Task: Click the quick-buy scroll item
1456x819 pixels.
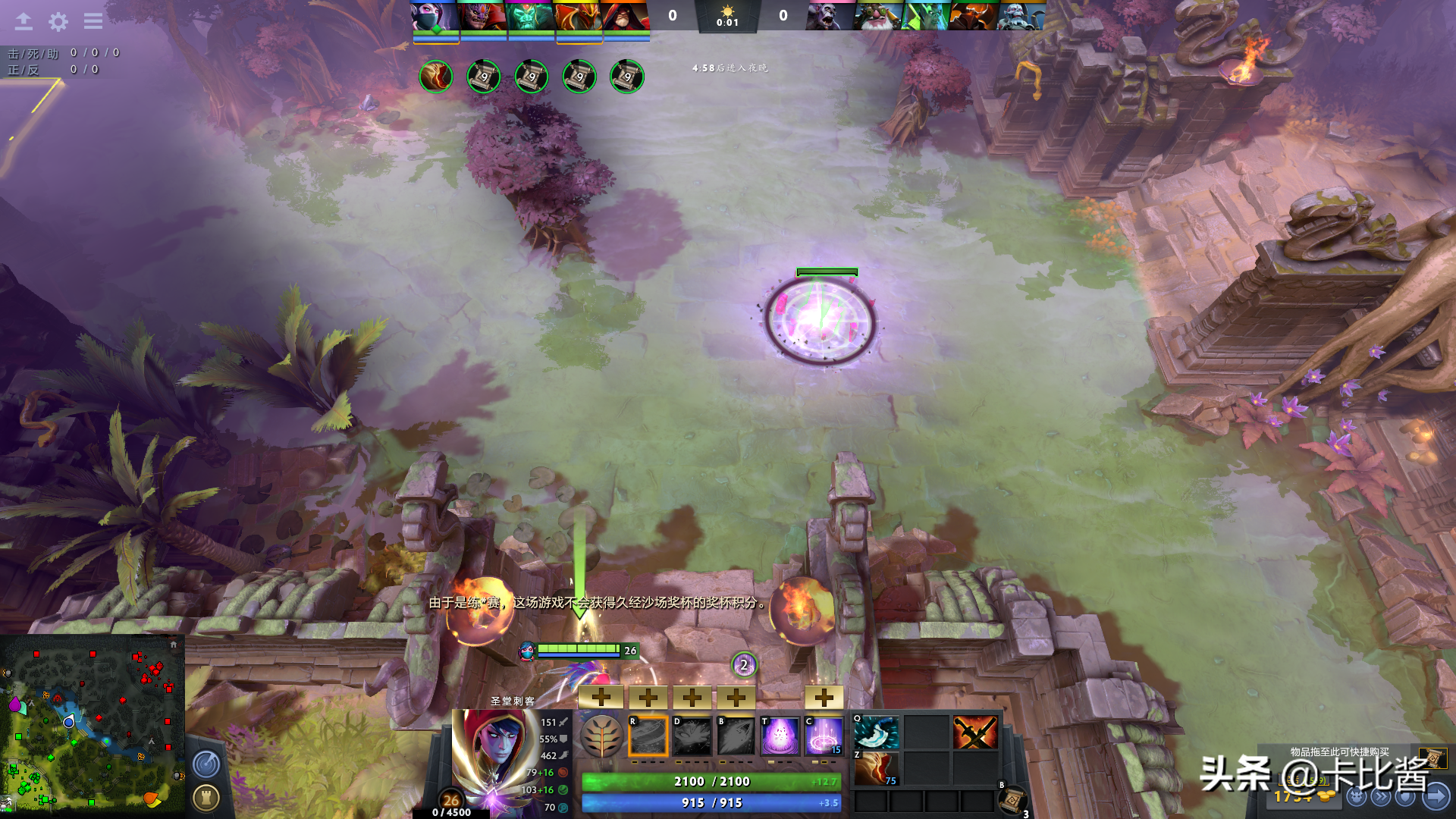Action: tap(1432, 758)
